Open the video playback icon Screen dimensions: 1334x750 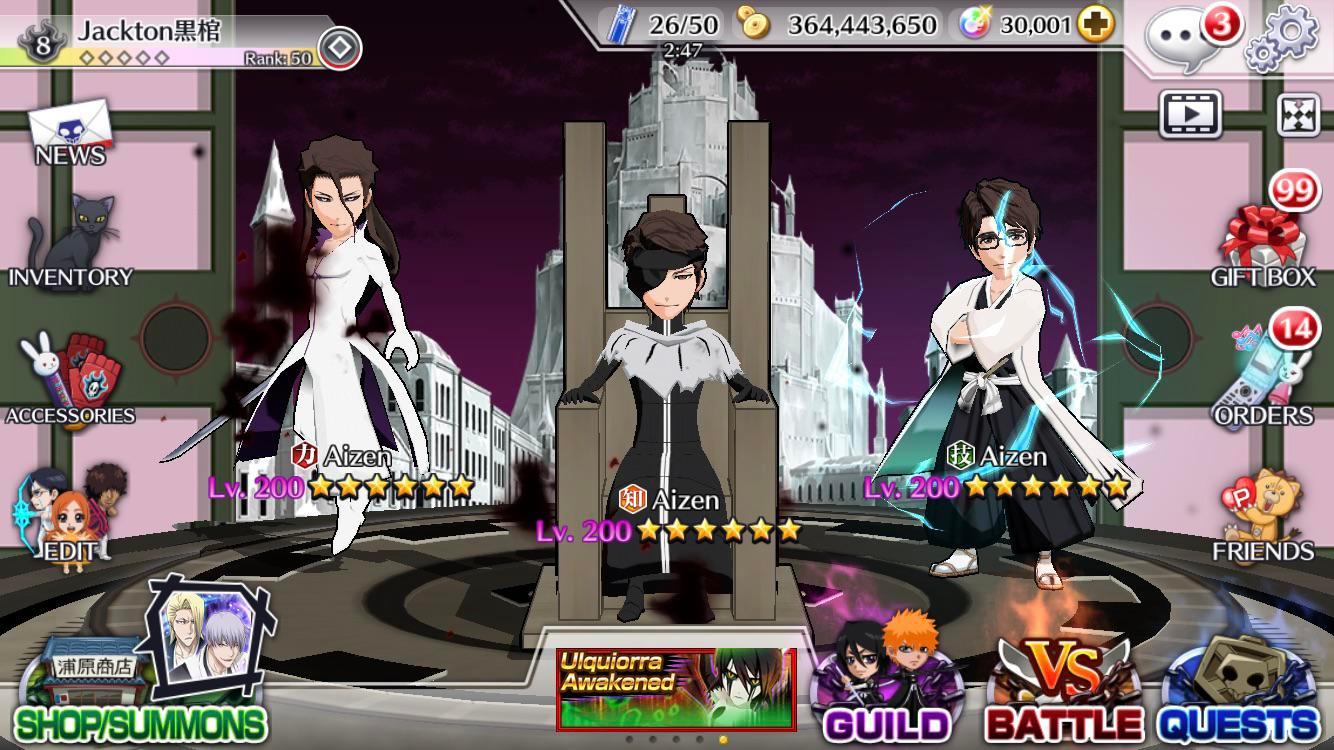(1190, 115)
